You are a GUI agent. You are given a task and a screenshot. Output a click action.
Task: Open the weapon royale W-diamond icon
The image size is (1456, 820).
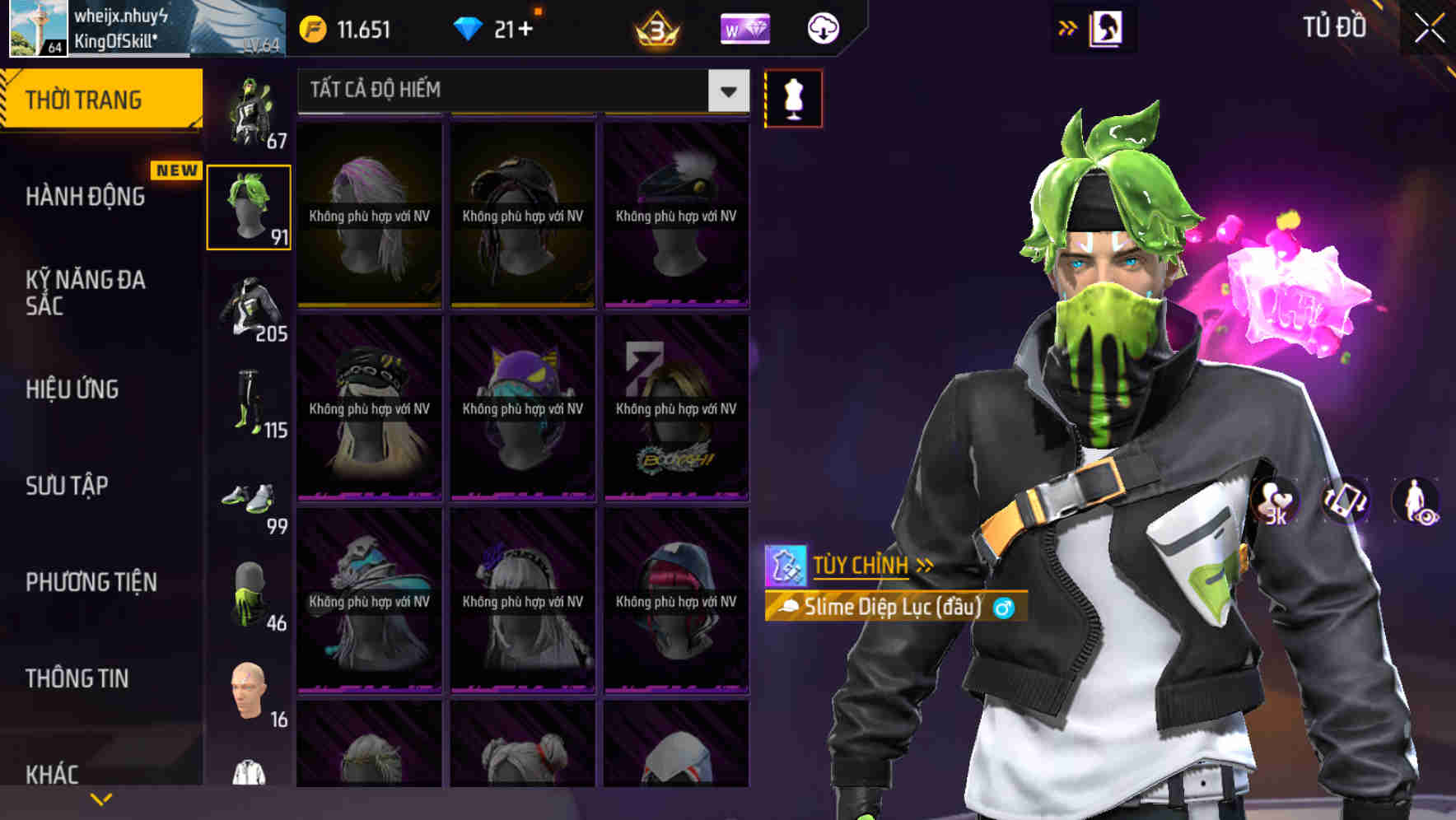[x=744, y=29]
